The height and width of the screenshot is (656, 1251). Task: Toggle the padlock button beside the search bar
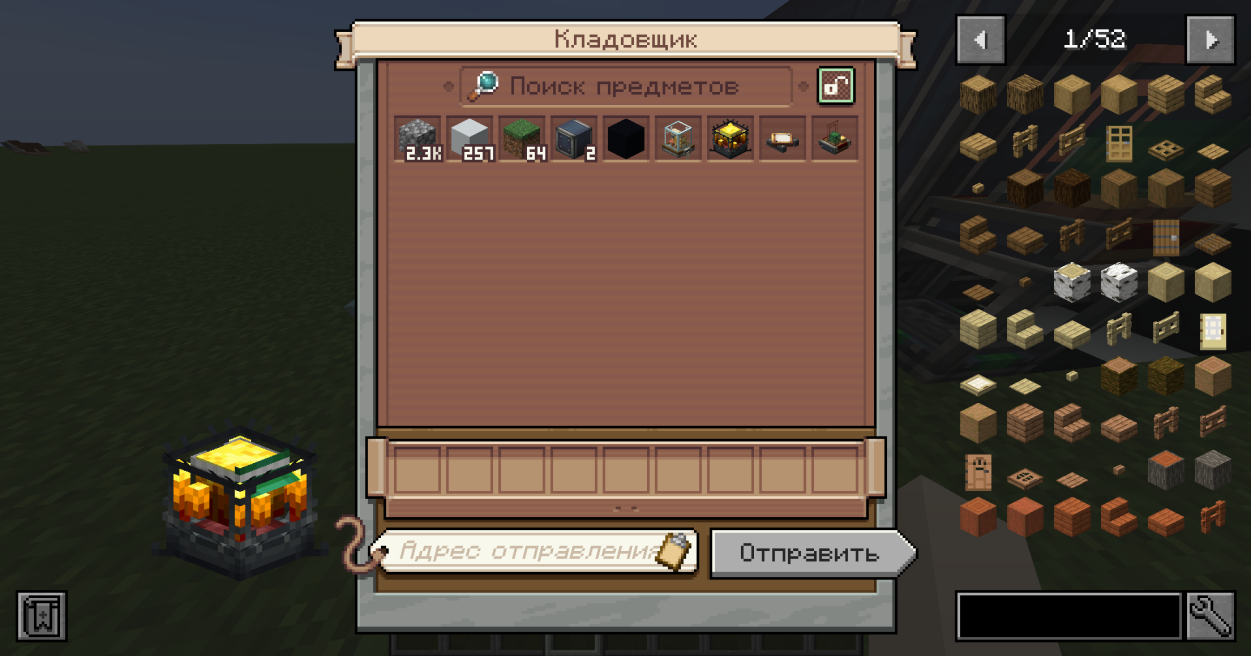coord(835,87)
